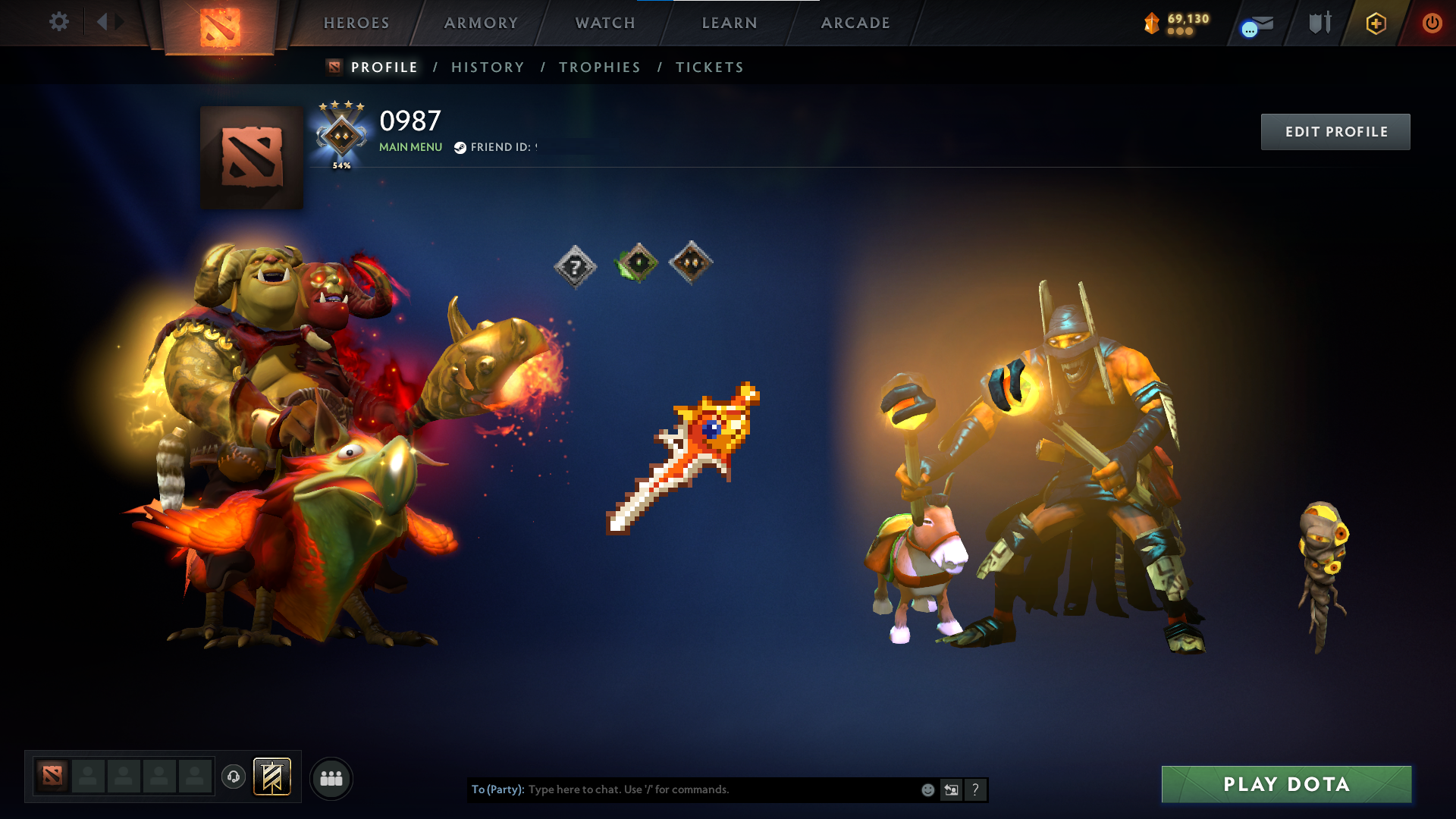Select the armory shield and sword icon
Viewport: 1456px width, 819px height.
point(1318,23)
